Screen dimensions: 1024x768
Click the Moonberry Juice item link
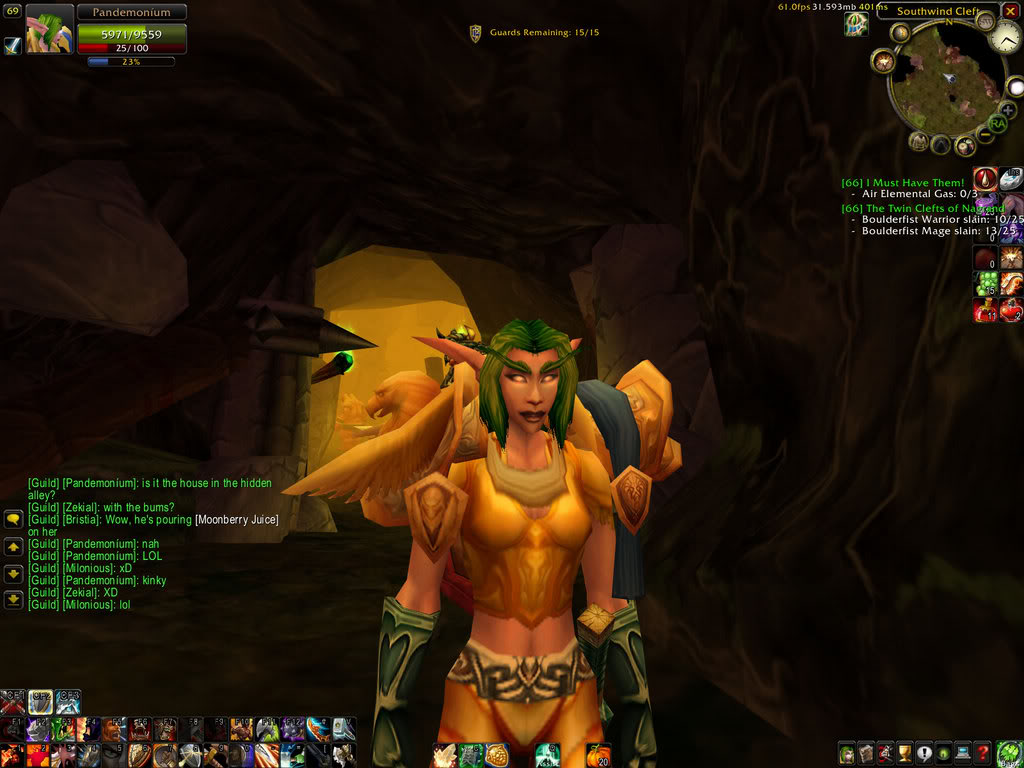236,520
